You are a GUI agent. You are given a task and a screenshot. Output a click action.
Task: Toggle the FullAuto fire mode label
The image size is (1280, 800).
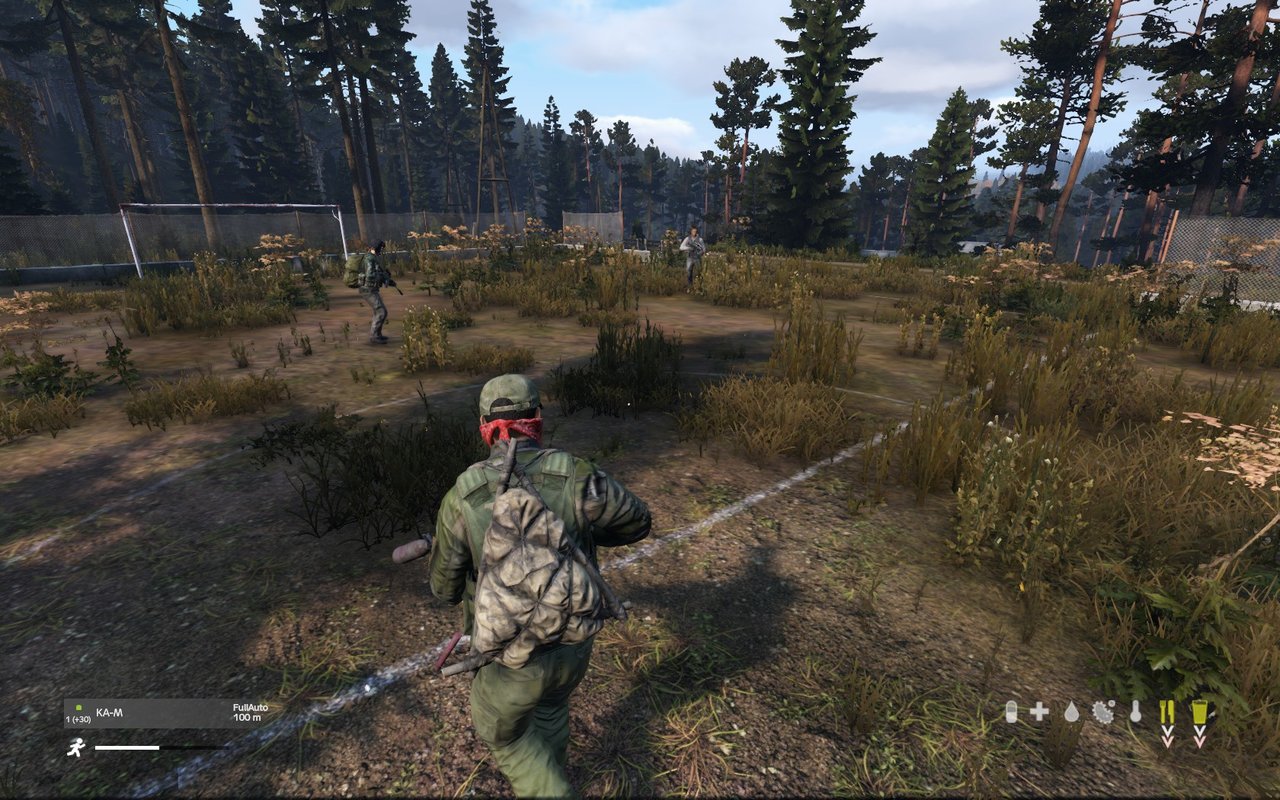(250, 708)
